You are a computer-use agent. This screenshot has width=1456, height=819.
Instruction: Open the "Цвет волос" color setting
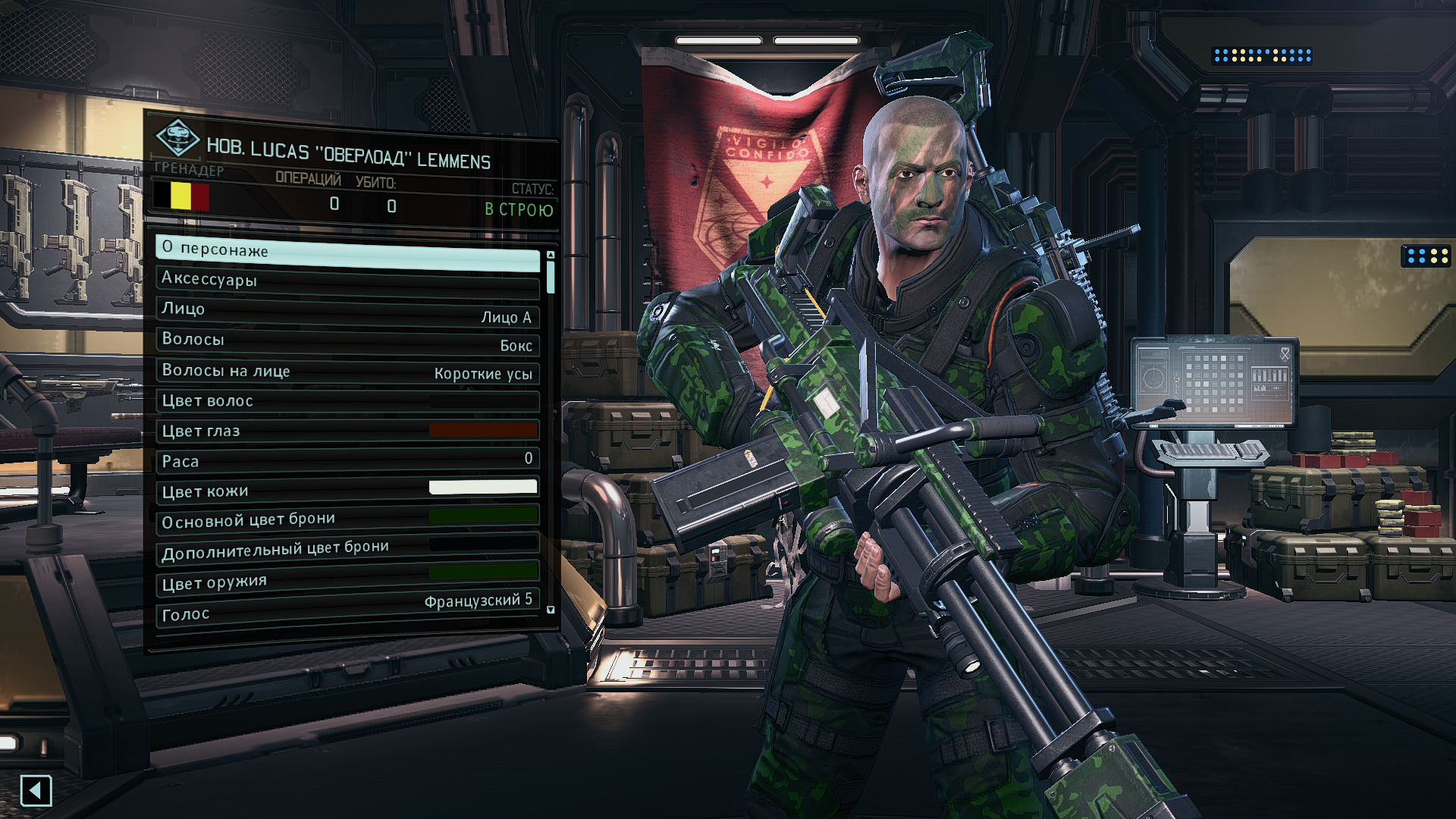[x=347, y=401]
